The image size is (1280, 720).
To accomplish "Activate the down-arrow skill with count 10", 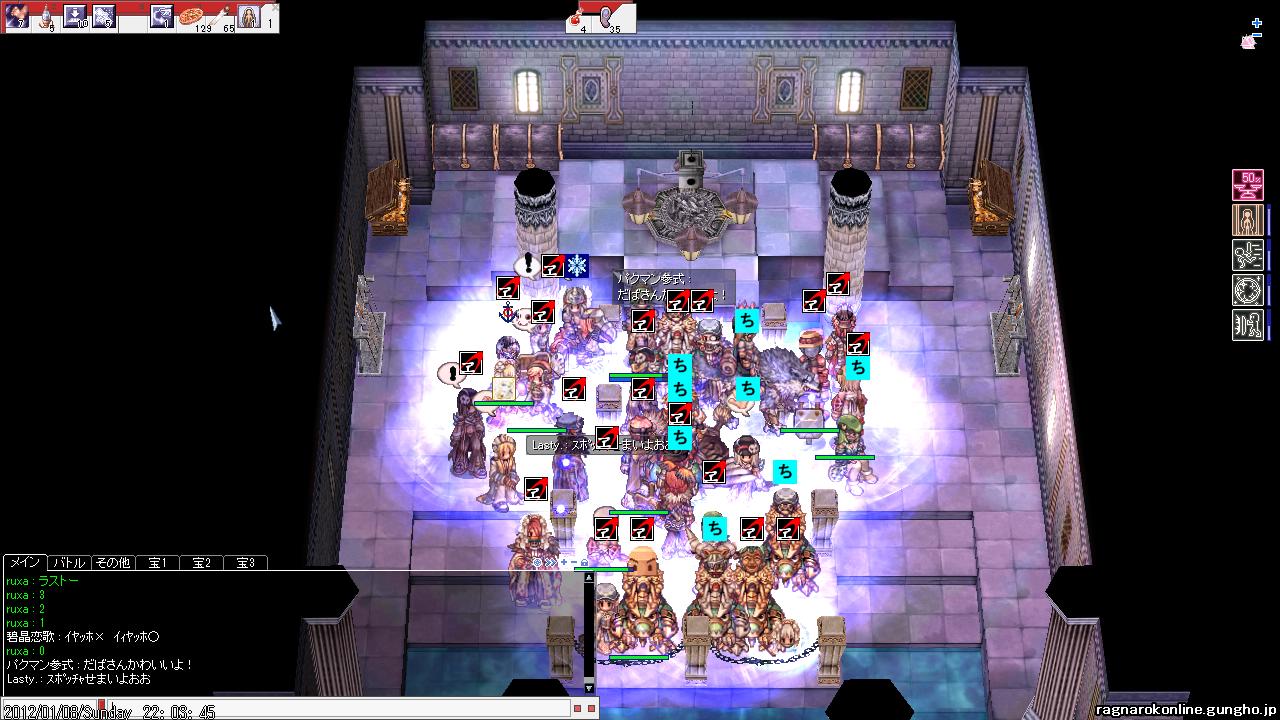I will click(75, 16).
